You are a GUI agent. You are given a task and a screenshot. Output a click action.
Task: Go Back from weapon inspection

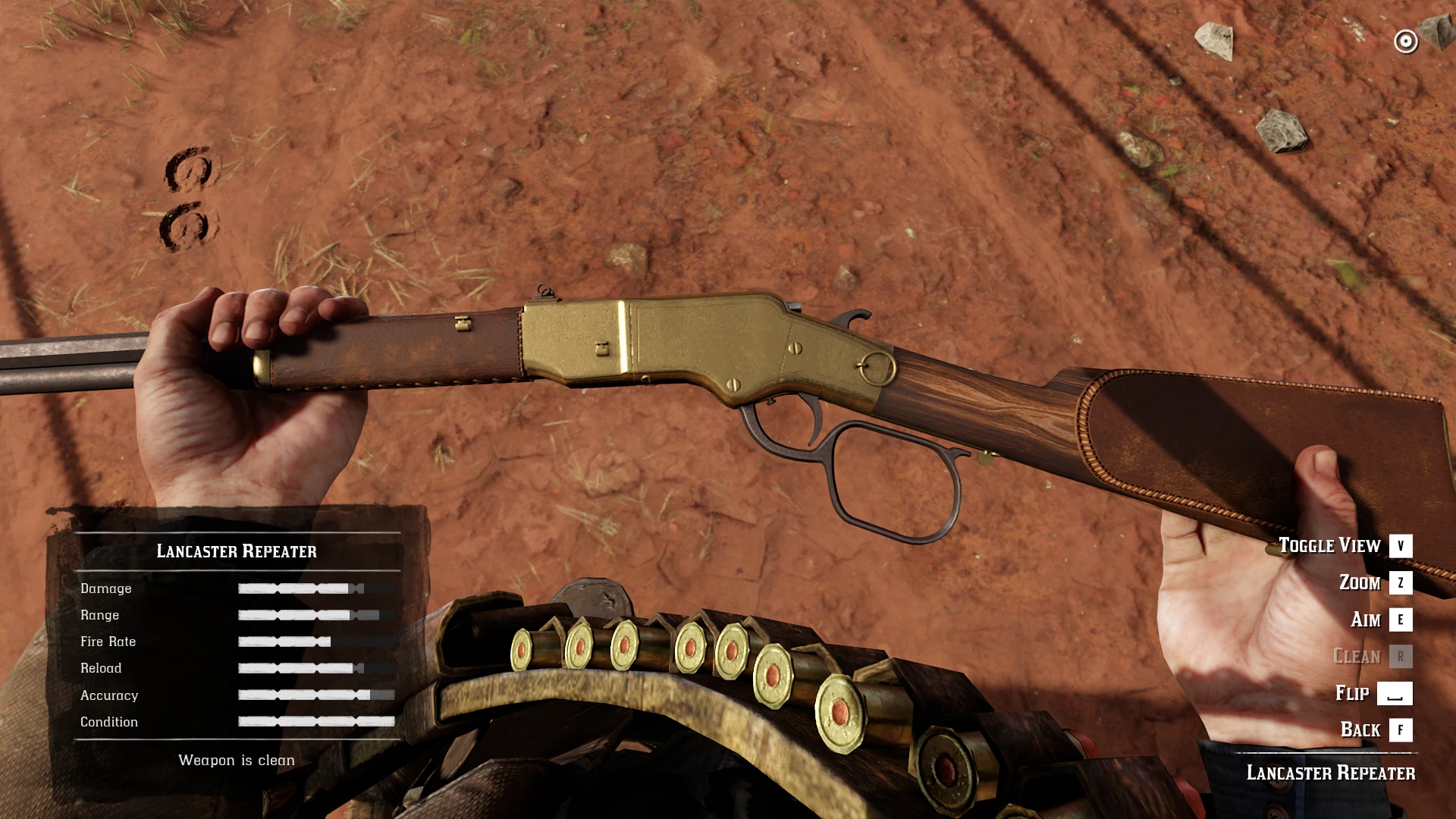(x=1375, y=730)
